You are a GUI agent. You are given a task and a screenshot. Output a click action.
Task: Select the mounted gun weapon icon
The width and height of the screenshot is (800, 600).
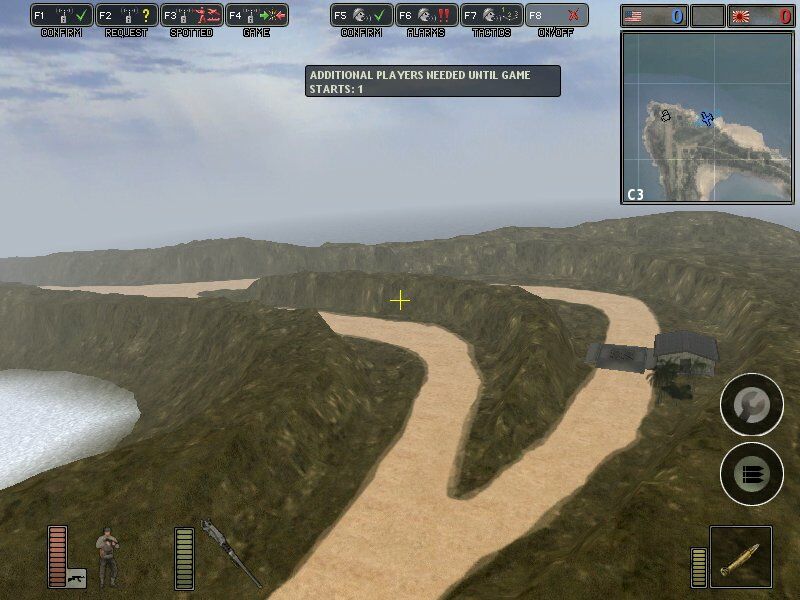(228, 552)
